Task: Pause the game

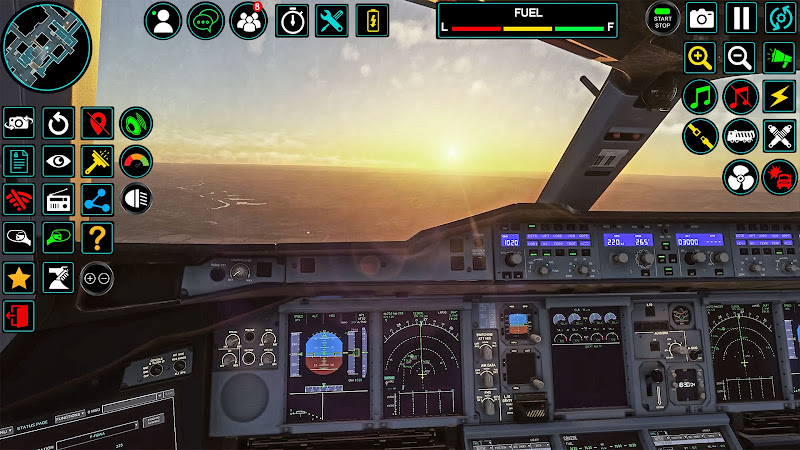Action: coord(741,18)
